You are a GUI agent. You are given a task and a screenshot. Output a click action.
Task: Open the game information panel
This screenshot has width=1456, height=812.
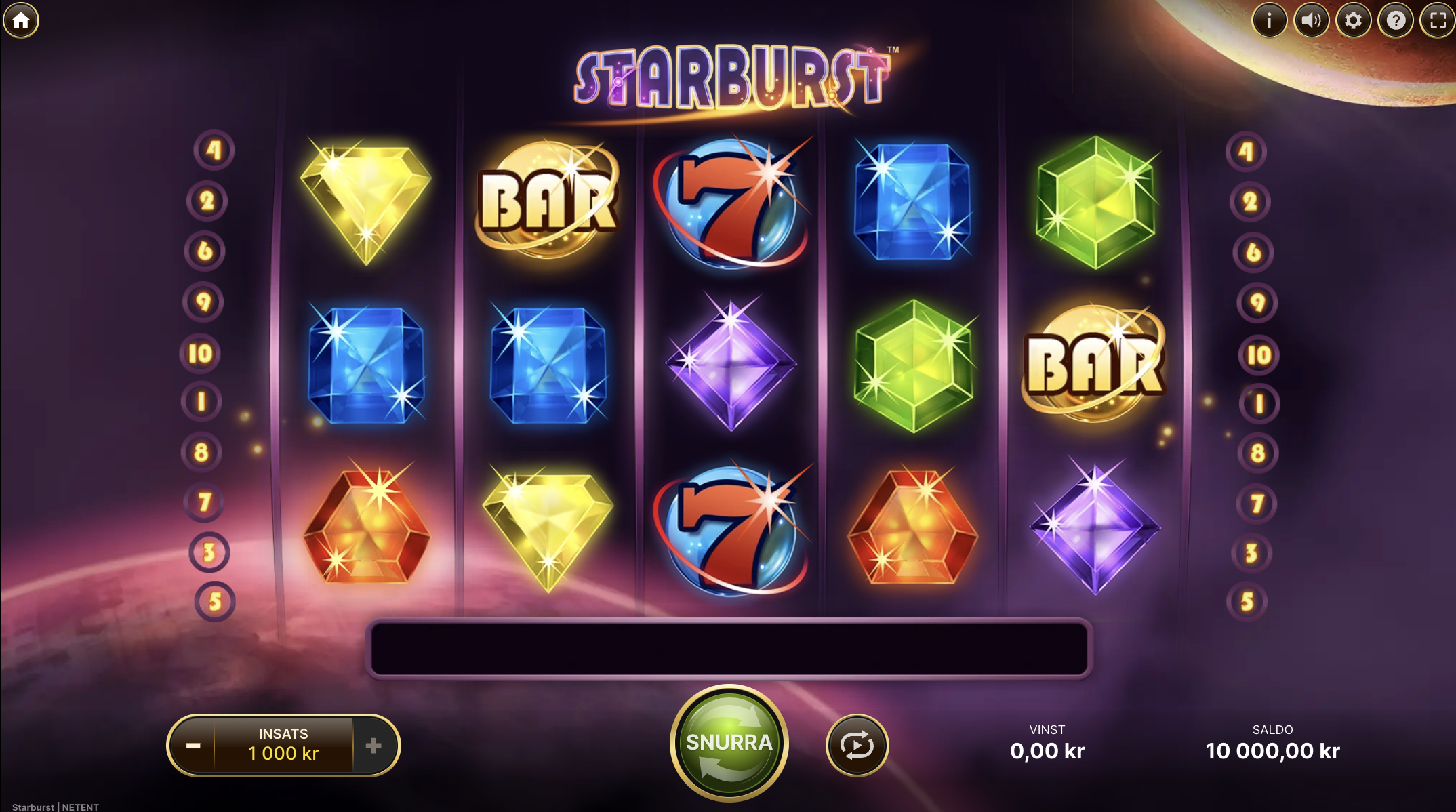1270,20
